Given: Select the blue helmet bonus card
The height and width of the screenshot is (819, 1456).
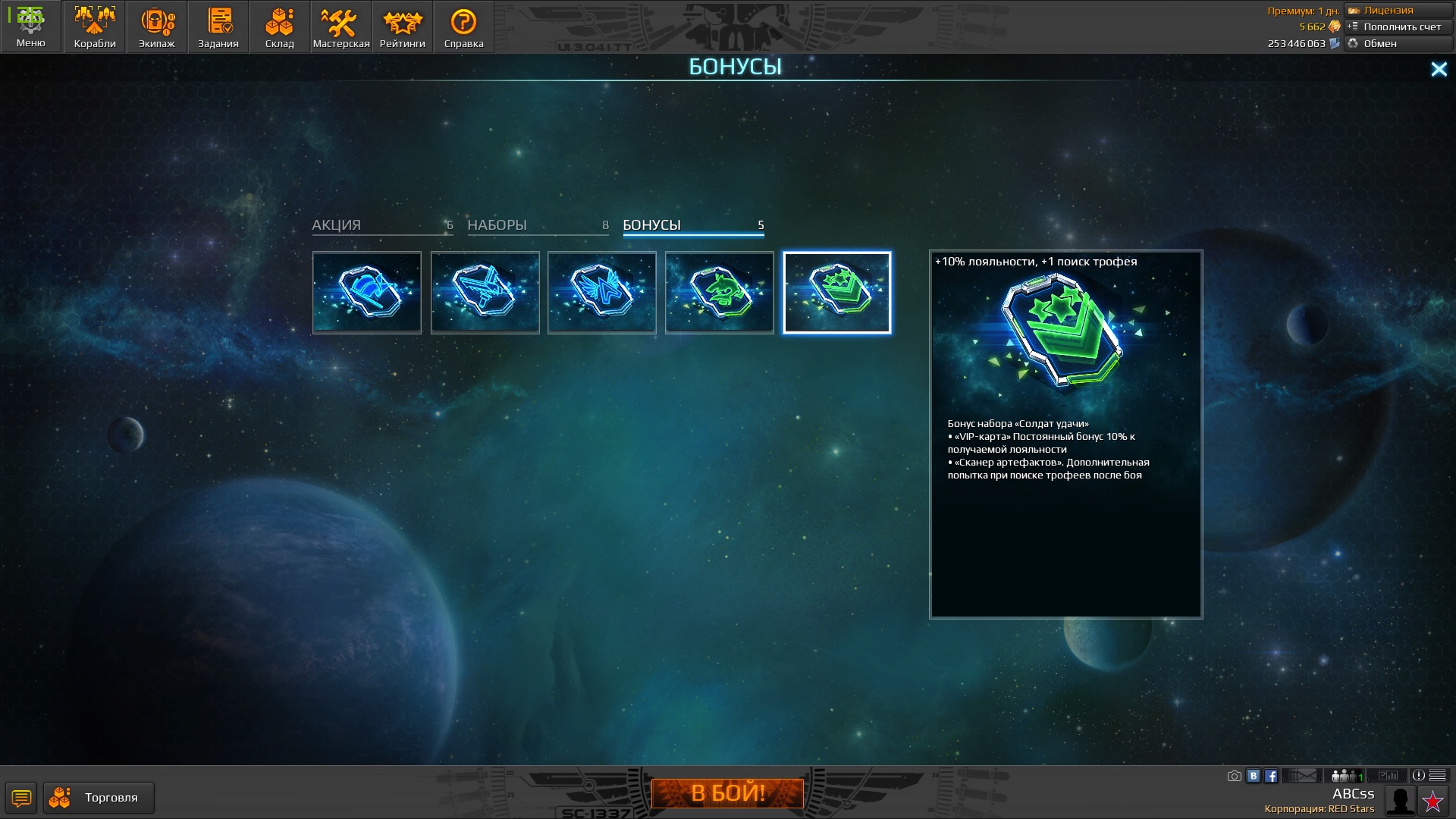Looking at the screenshot, I should [367, 293].
